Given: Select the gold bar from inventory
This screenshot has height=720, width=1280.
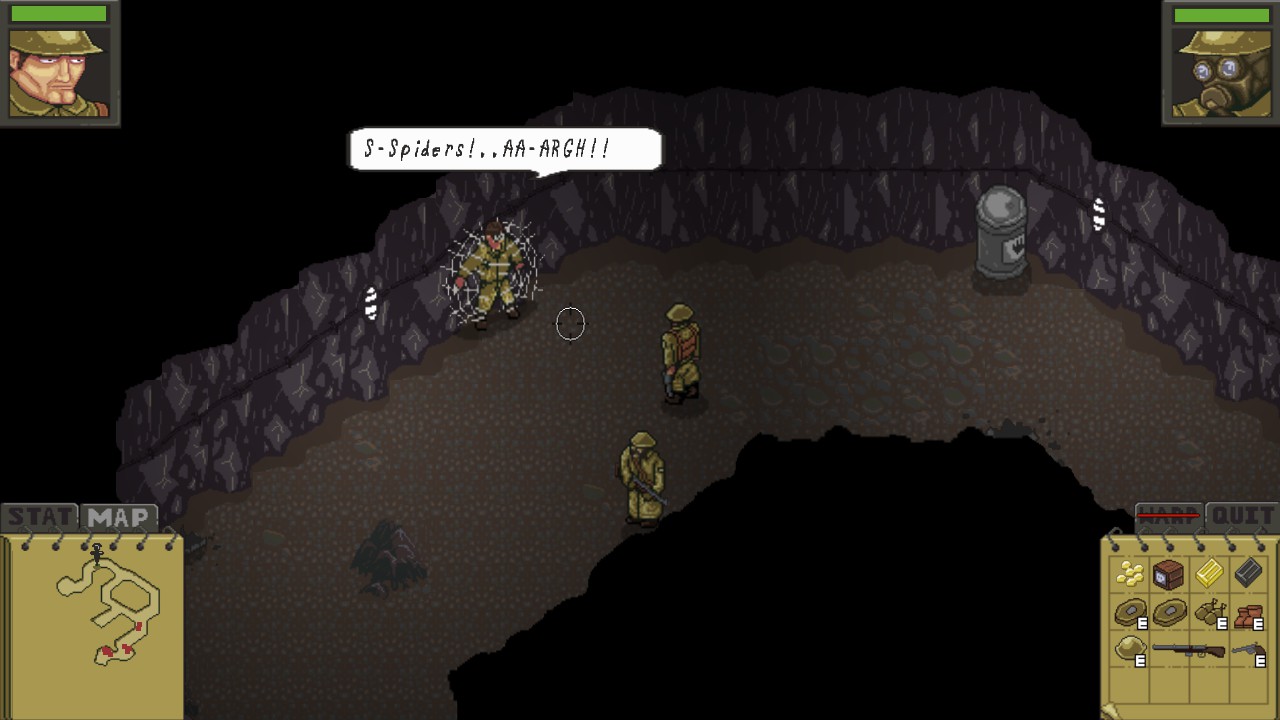Looking at the screenshot, I should (1210, 573).
